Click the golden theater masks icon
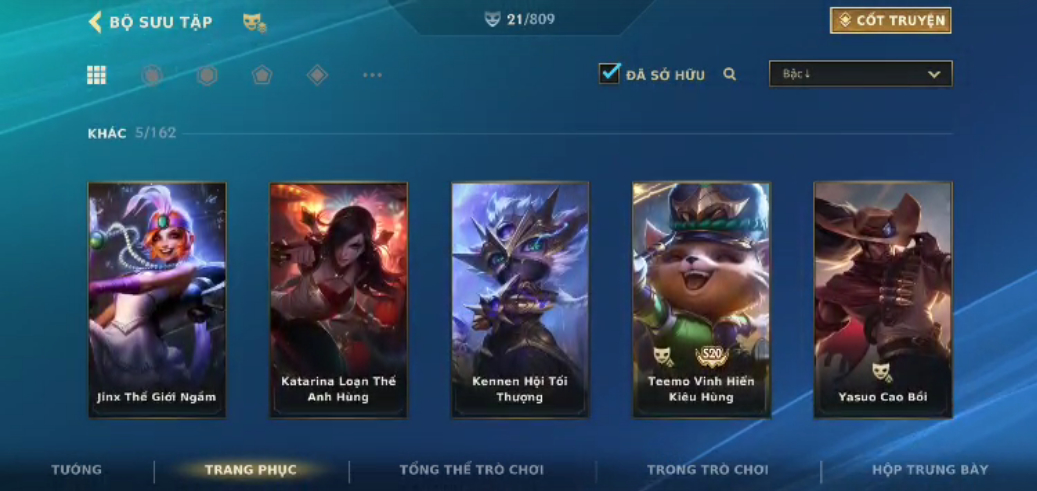This screenshot has height=491, width=1037. 254,22
